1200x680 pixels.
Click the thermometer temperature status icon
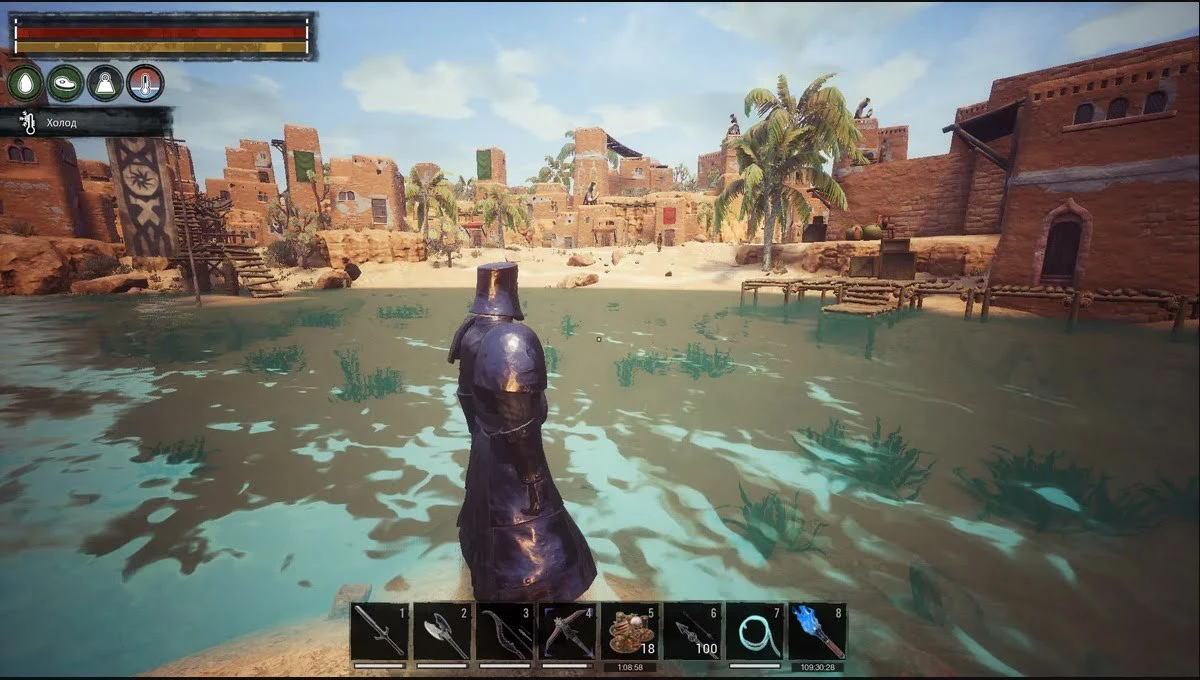tap(145, 83)
